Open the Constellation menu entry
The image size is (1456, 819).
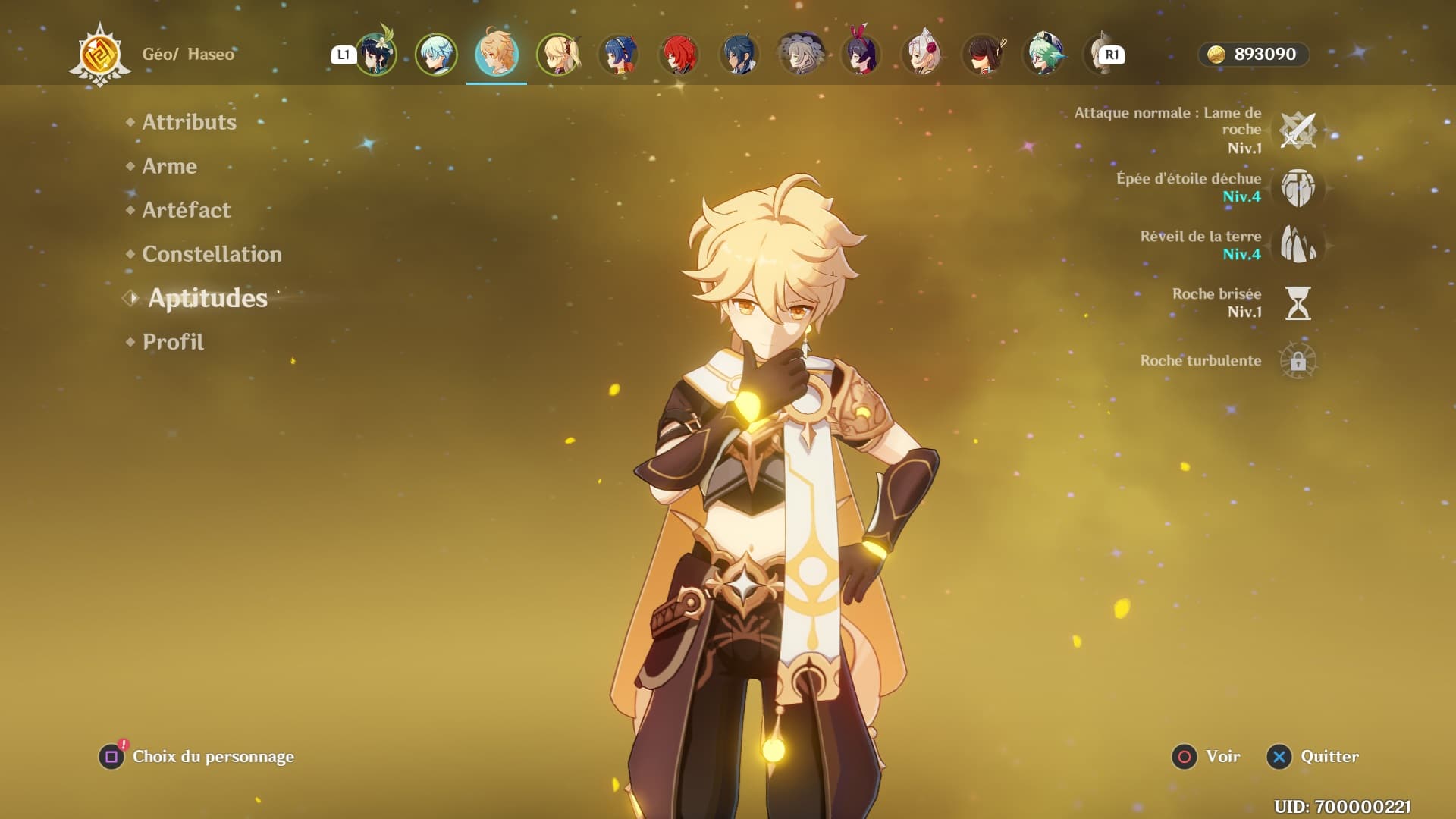pyautogui.click(x=212, y=254)
